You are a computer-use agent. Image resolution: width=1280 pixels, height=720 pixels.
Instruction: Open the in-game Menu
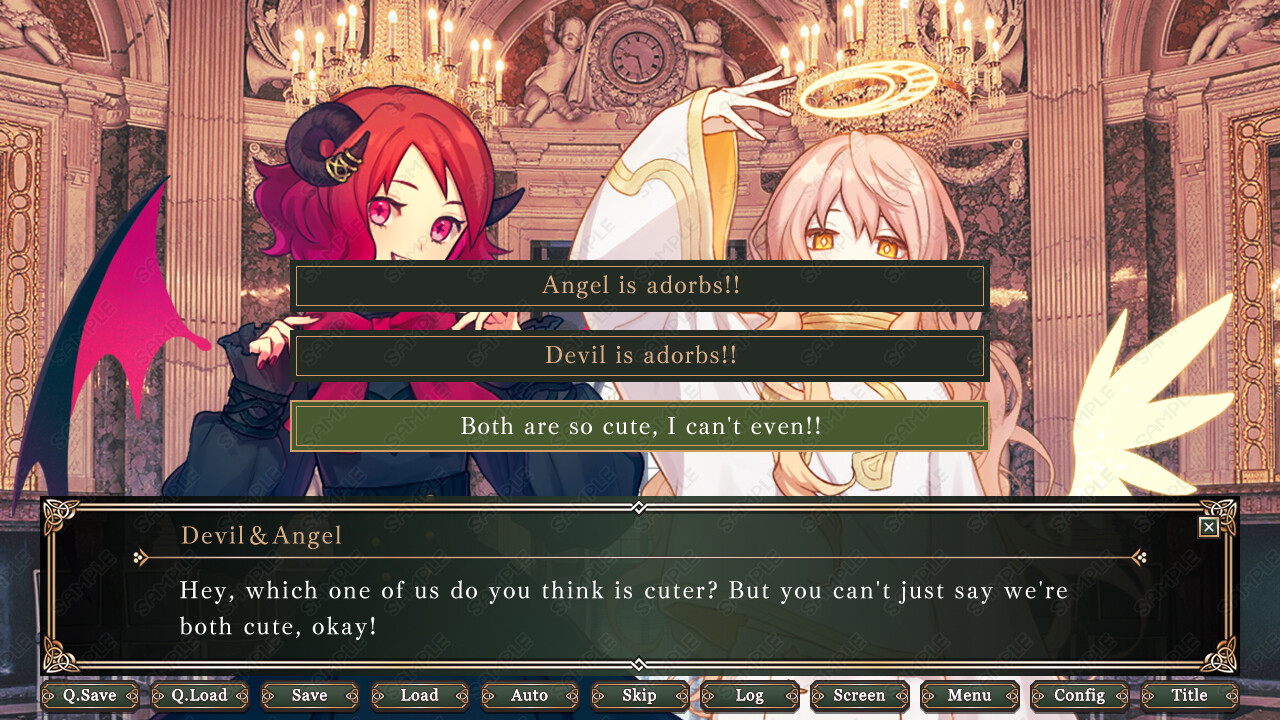click(970, 695)
